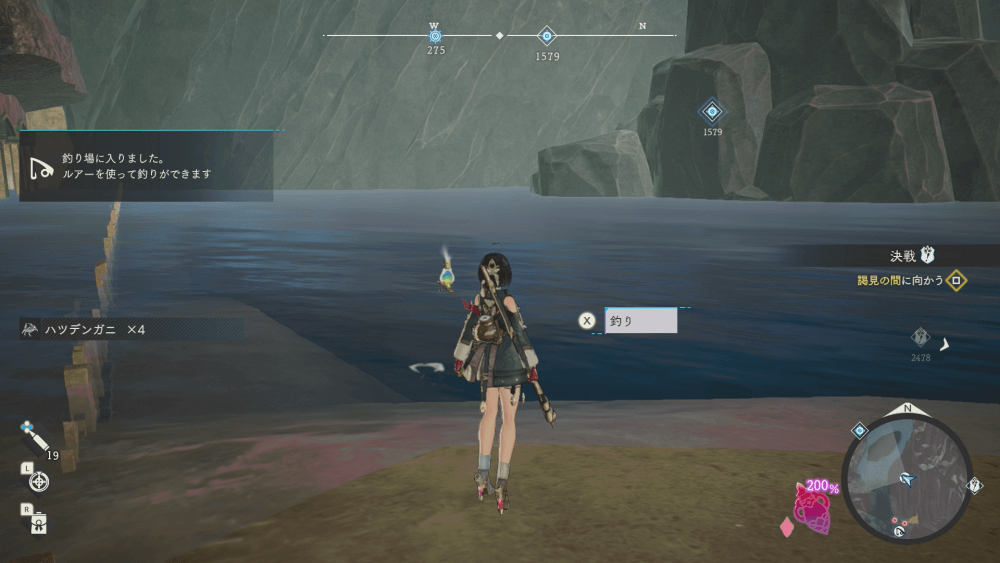This screenshot has height=563, width=1000.
Task: Select the 釣り fishing action label
Action: (641, 321)
